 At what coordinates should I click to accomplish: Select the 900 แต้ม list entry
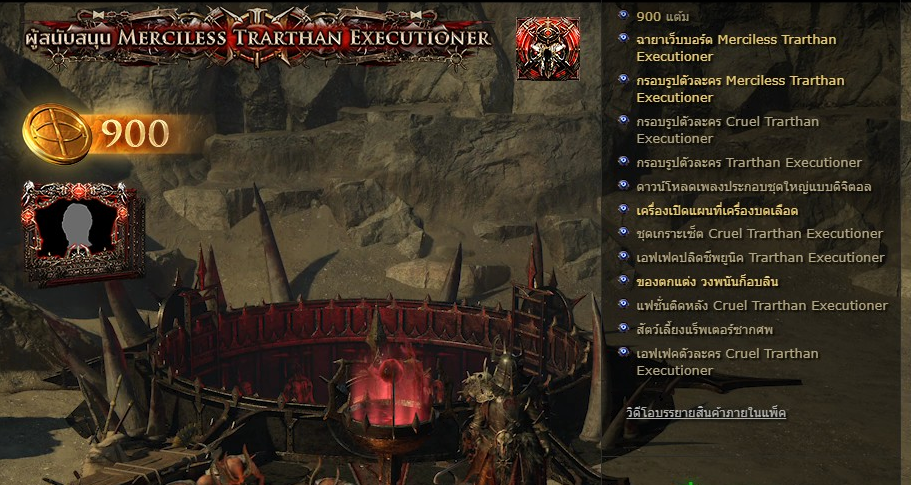[662, 17]
